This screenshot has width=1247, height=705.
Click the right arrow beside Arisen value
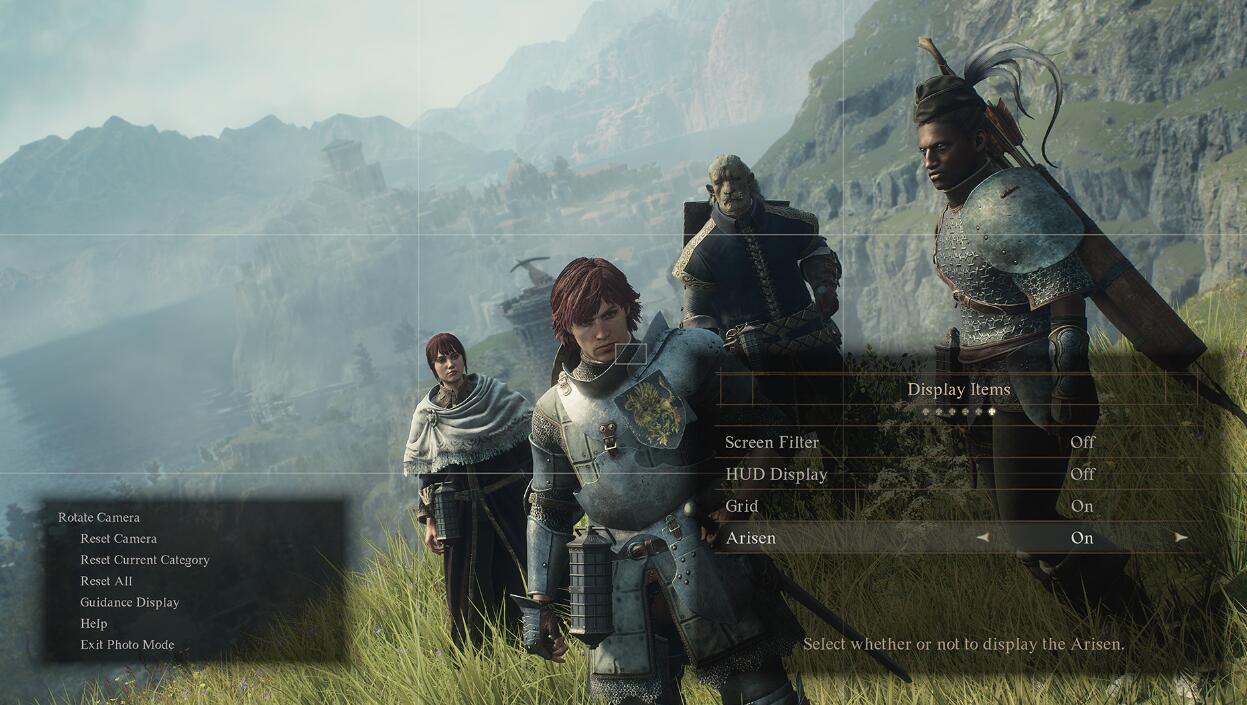pyautogui.click(x=1182, y=538)
